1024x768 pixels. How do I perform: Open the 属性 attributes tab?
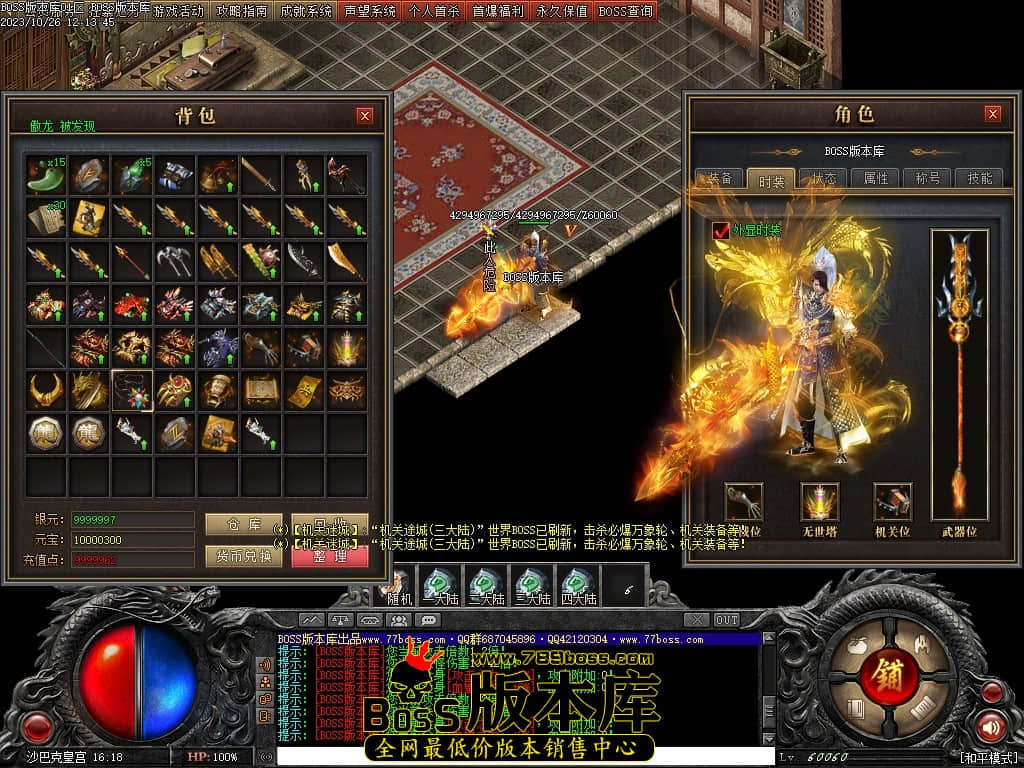(876, 179)
